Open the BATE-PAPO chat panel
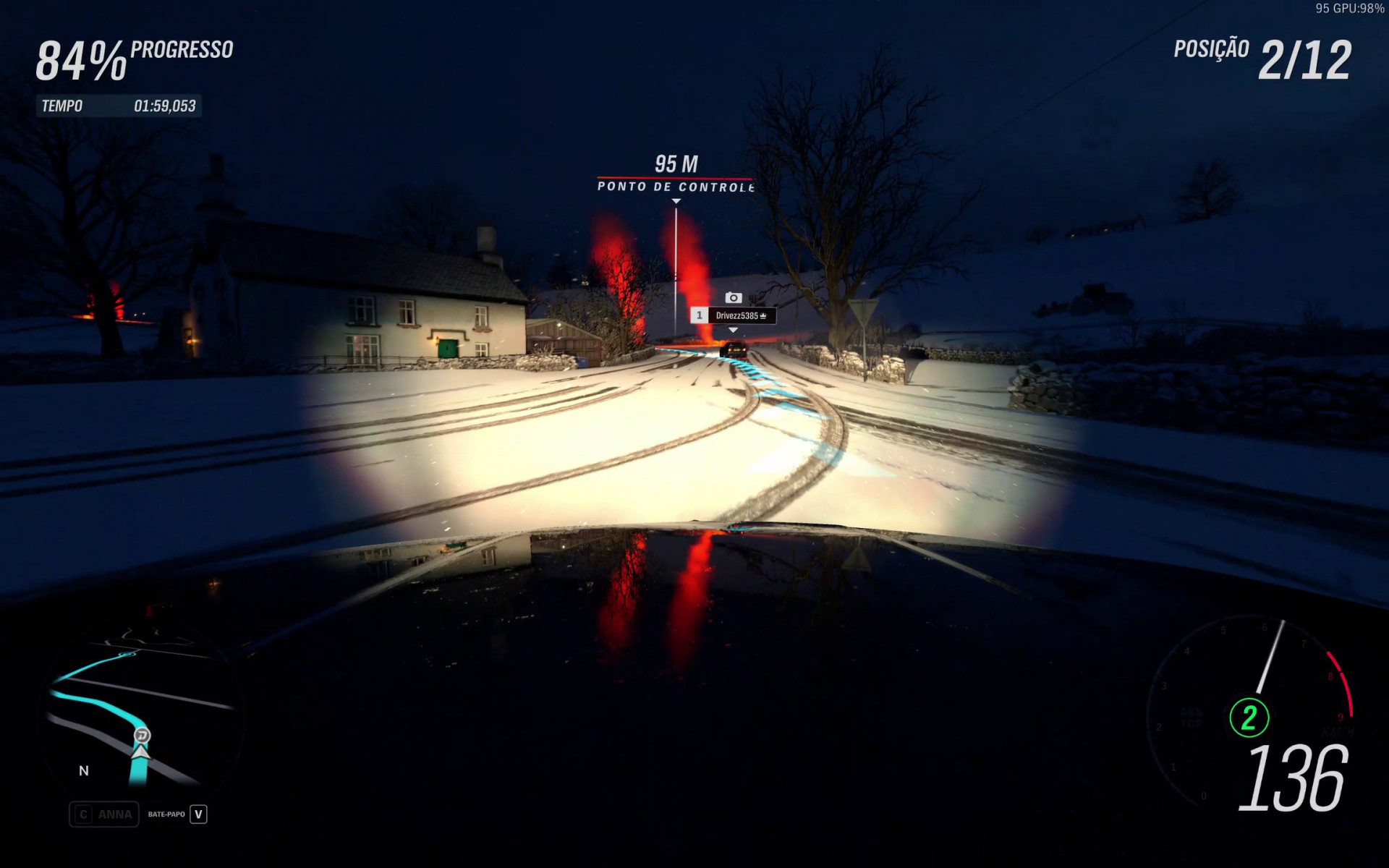This screenshot has height=868, width=1389. [166, 814]
